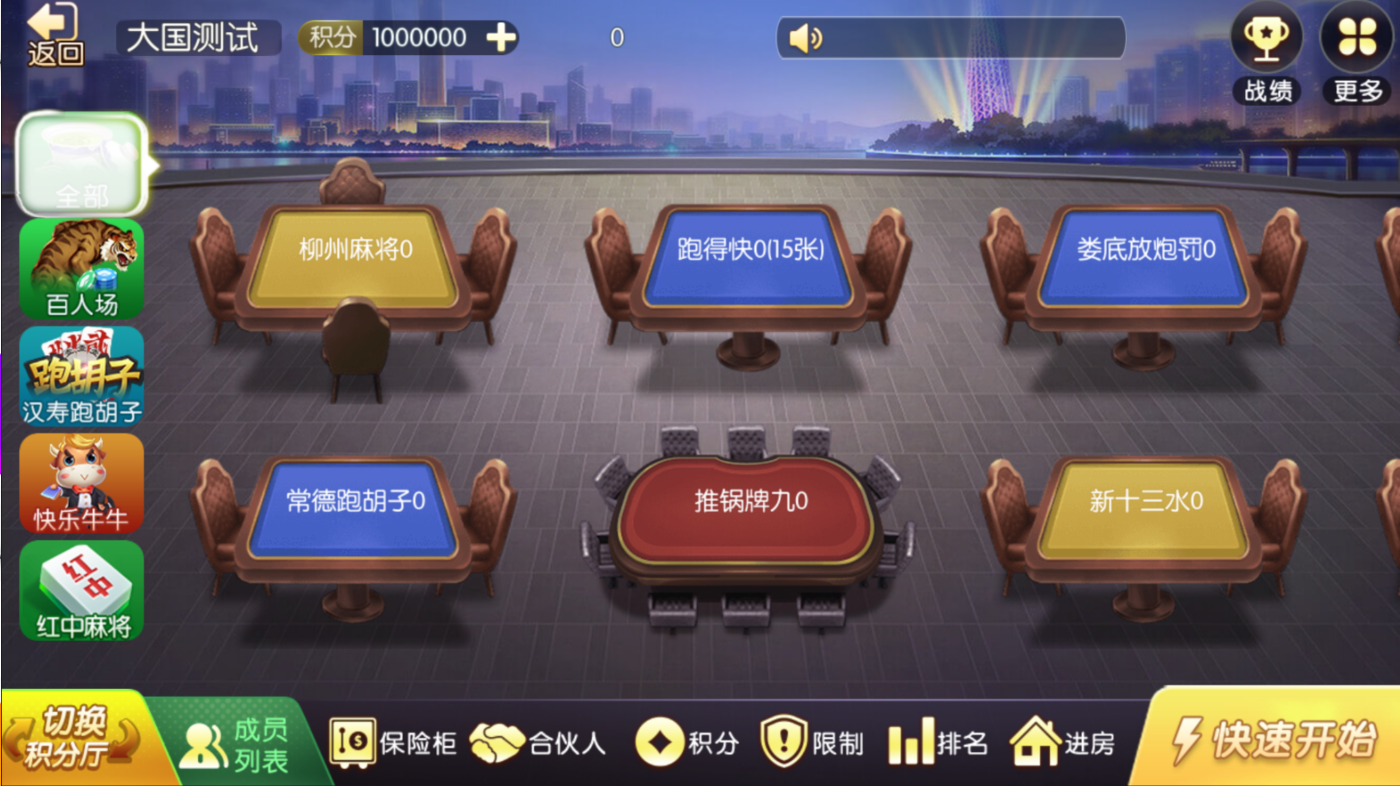The height and width of the screenshot is (786, 1400).
Task: Switch to 红中麻将 mahjong category
Action: pos(80,590)
